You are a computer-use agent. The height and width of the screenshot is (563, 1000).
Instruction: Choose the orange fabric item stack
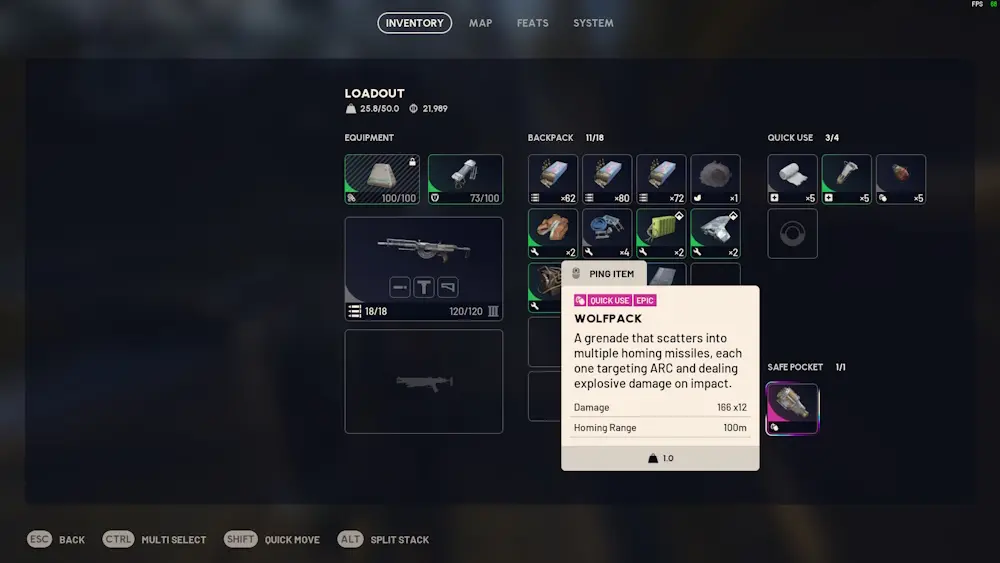click(553, 233)
